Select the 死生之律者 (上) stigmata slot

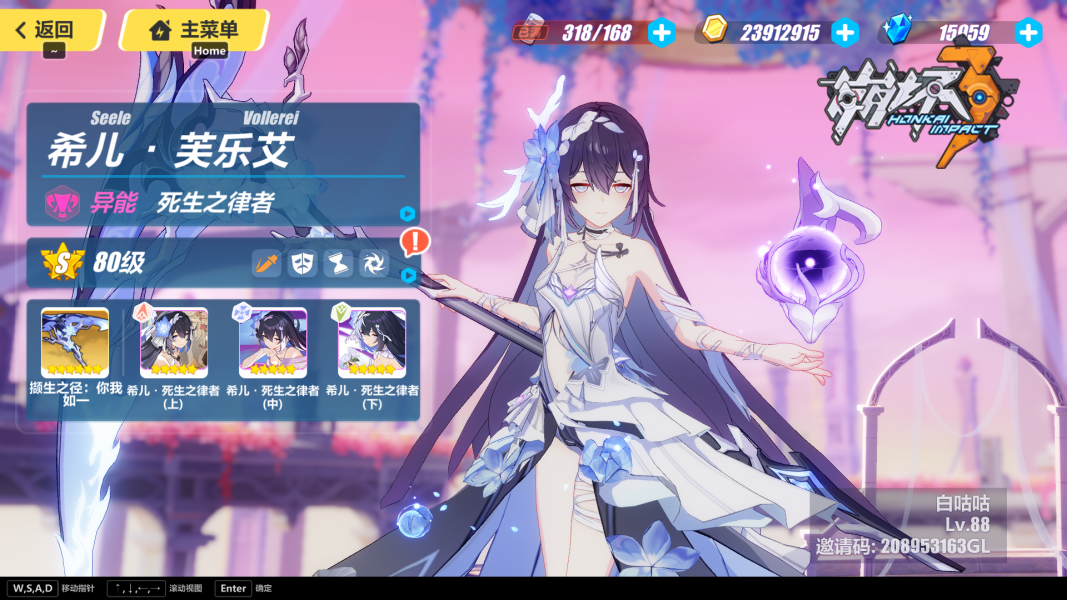[x=174, y=342]
